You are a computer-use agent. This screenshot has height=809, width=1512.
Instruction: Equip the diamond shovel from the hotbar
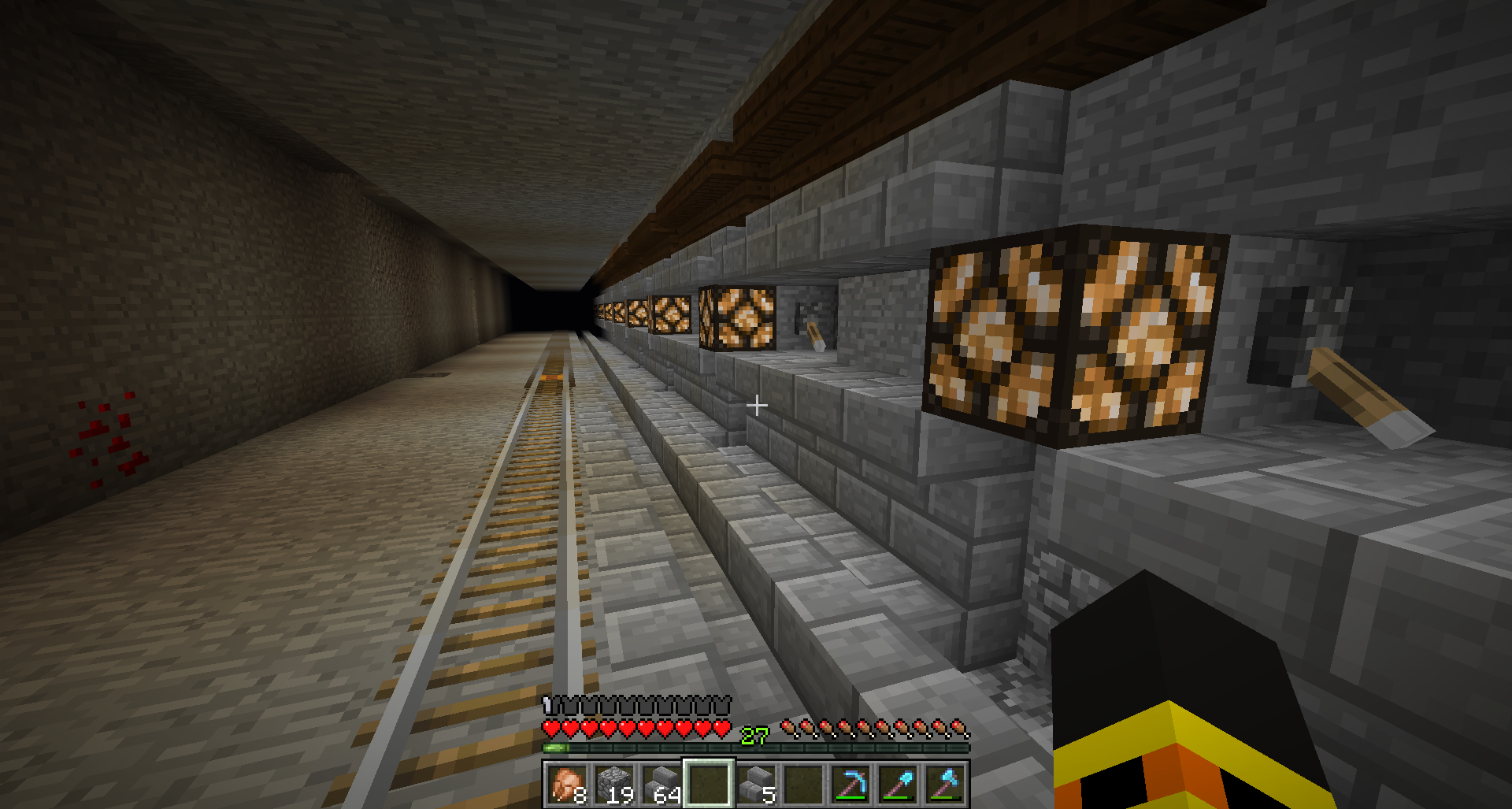(898, 785)
